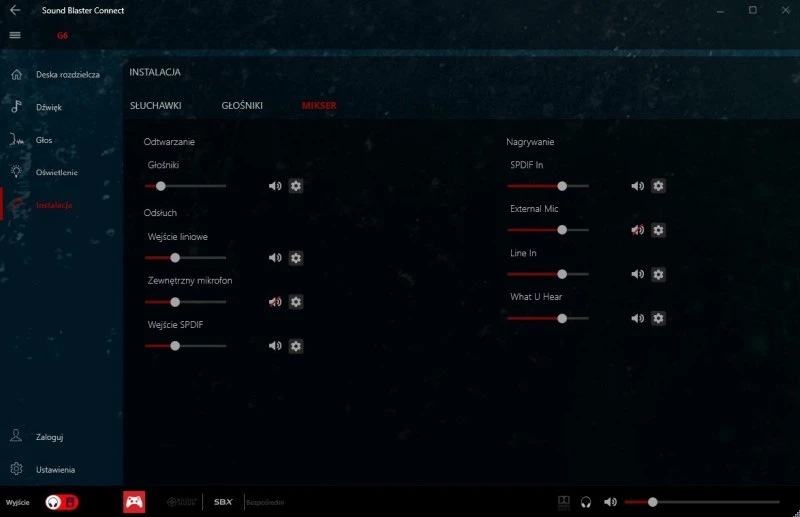
Task: Unmute the Zewnętrzny mikrofon monitoring
Action: (275, 302)
